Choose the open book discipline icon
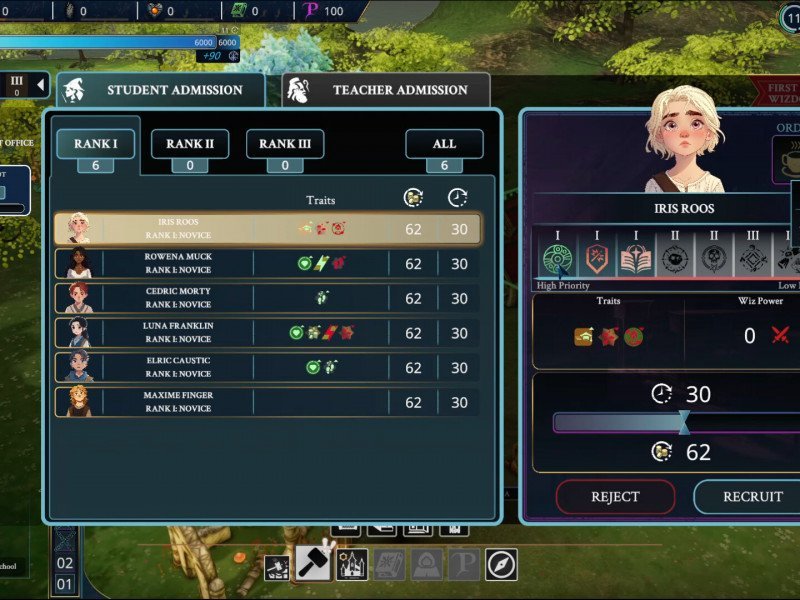The width and height of the screenshot is (800, 600). point(636,260)
